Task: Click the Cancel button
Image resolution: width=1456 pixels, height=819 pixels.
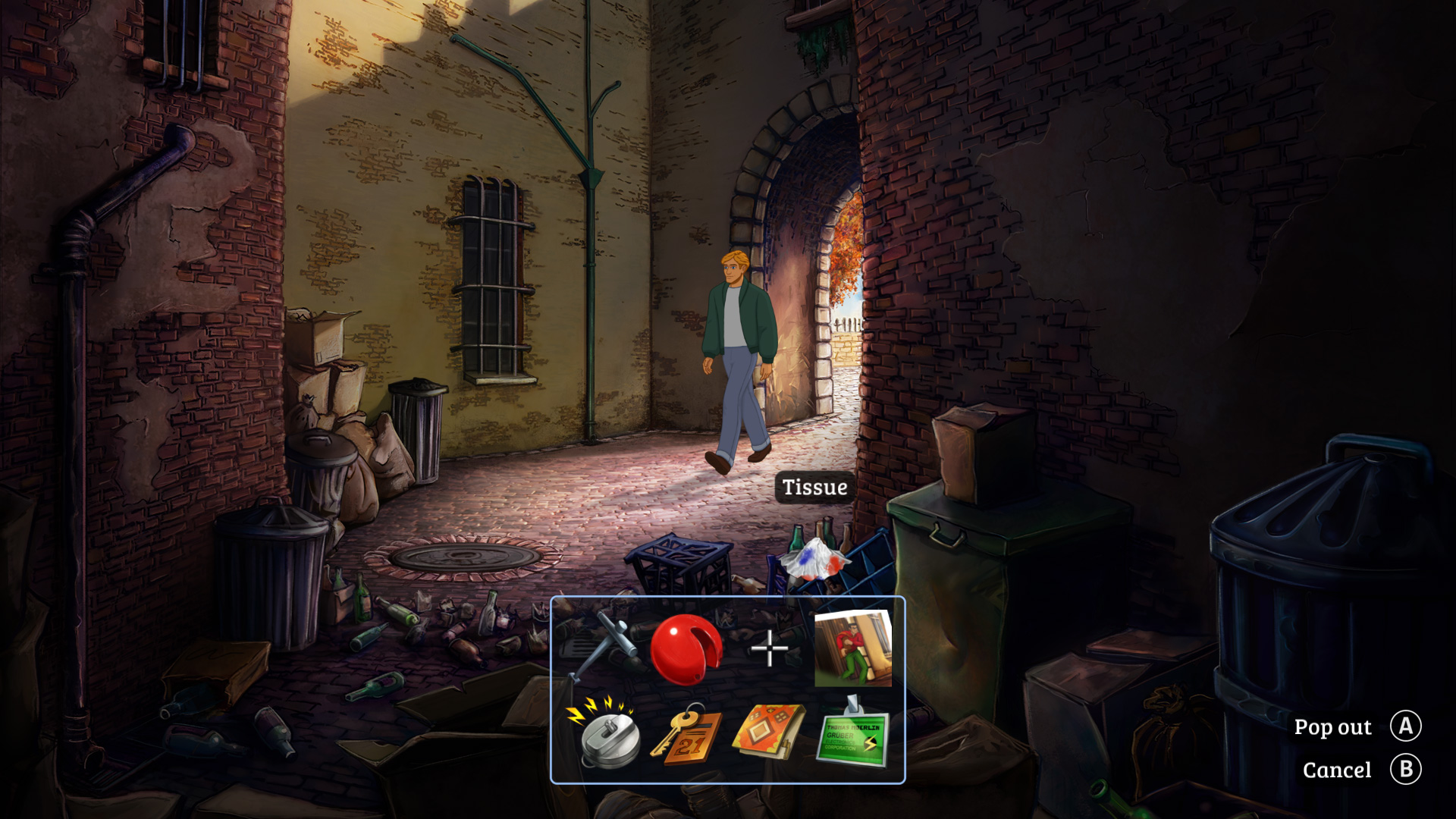Action: click(x=1338, y=770)
